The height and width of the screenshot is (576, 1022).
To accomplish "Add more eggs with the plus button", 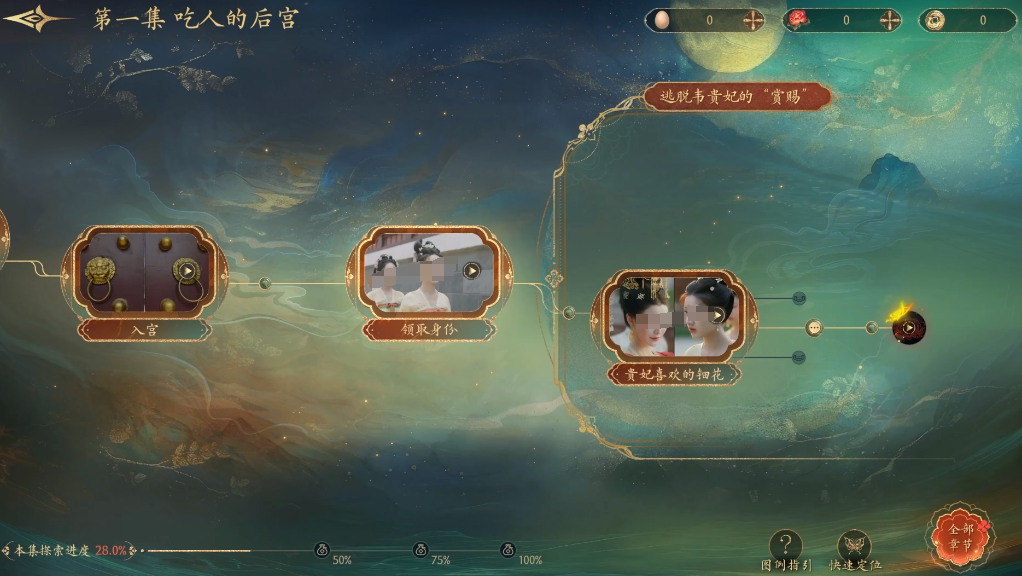I will point(752,20).
